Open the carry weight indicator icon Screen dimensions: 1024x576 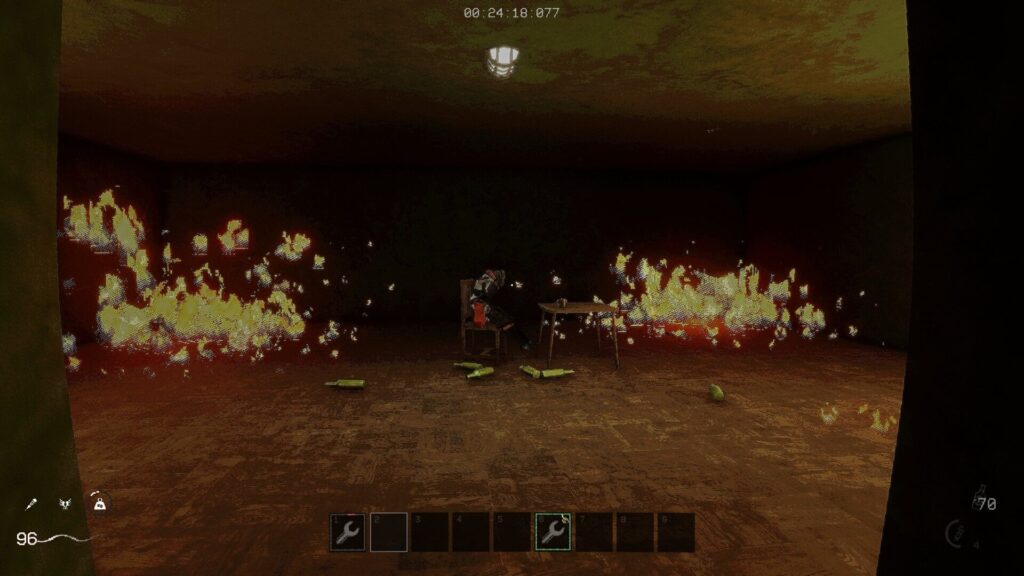tap(98, 503)
